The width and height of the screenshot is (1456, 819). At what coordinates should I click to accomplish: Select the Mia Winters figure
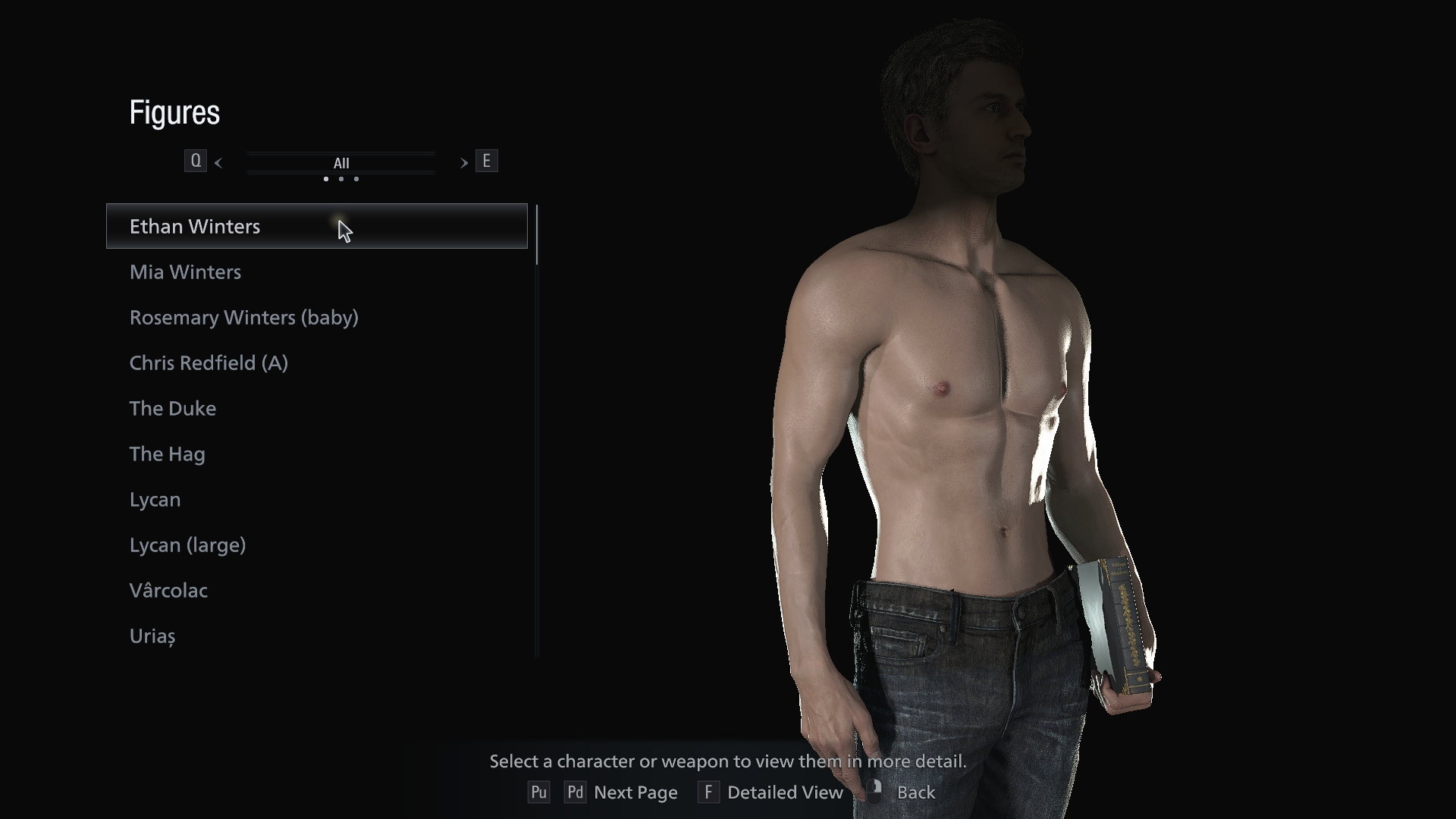point(184,271)
